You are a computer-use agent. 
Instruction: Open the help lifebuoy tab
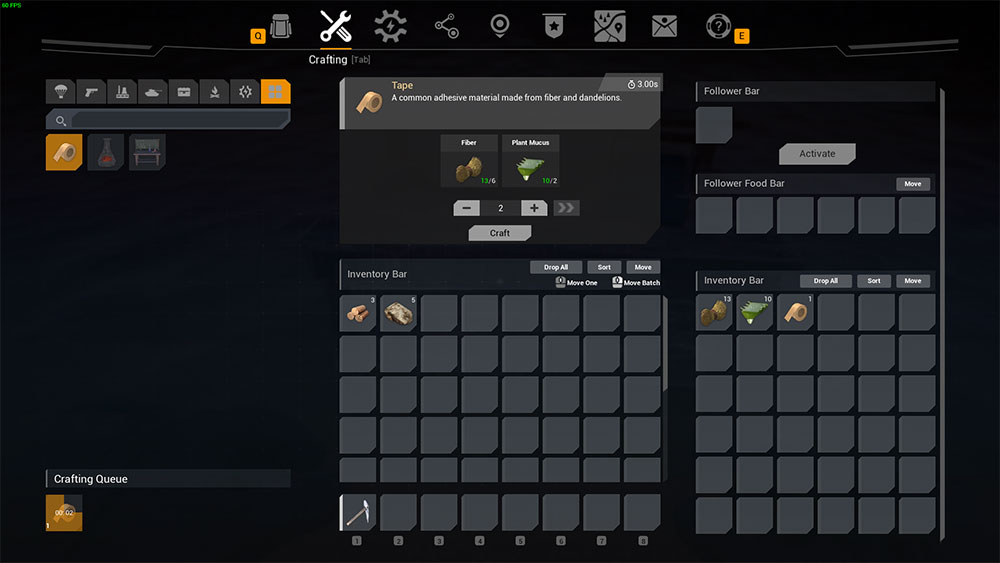pos(718,26)
